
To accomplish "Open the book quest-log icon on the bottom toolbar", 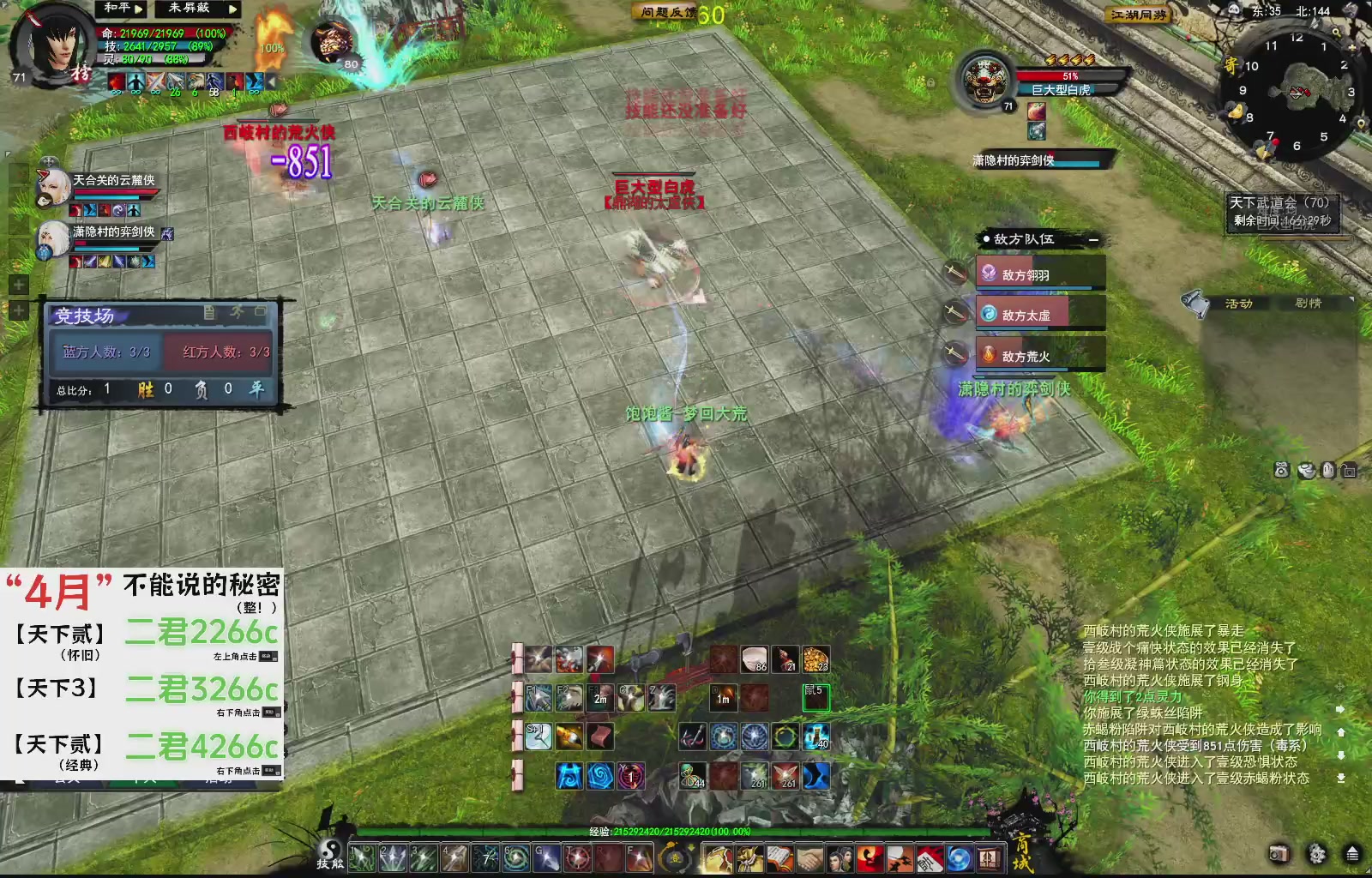I will (779, 858).
